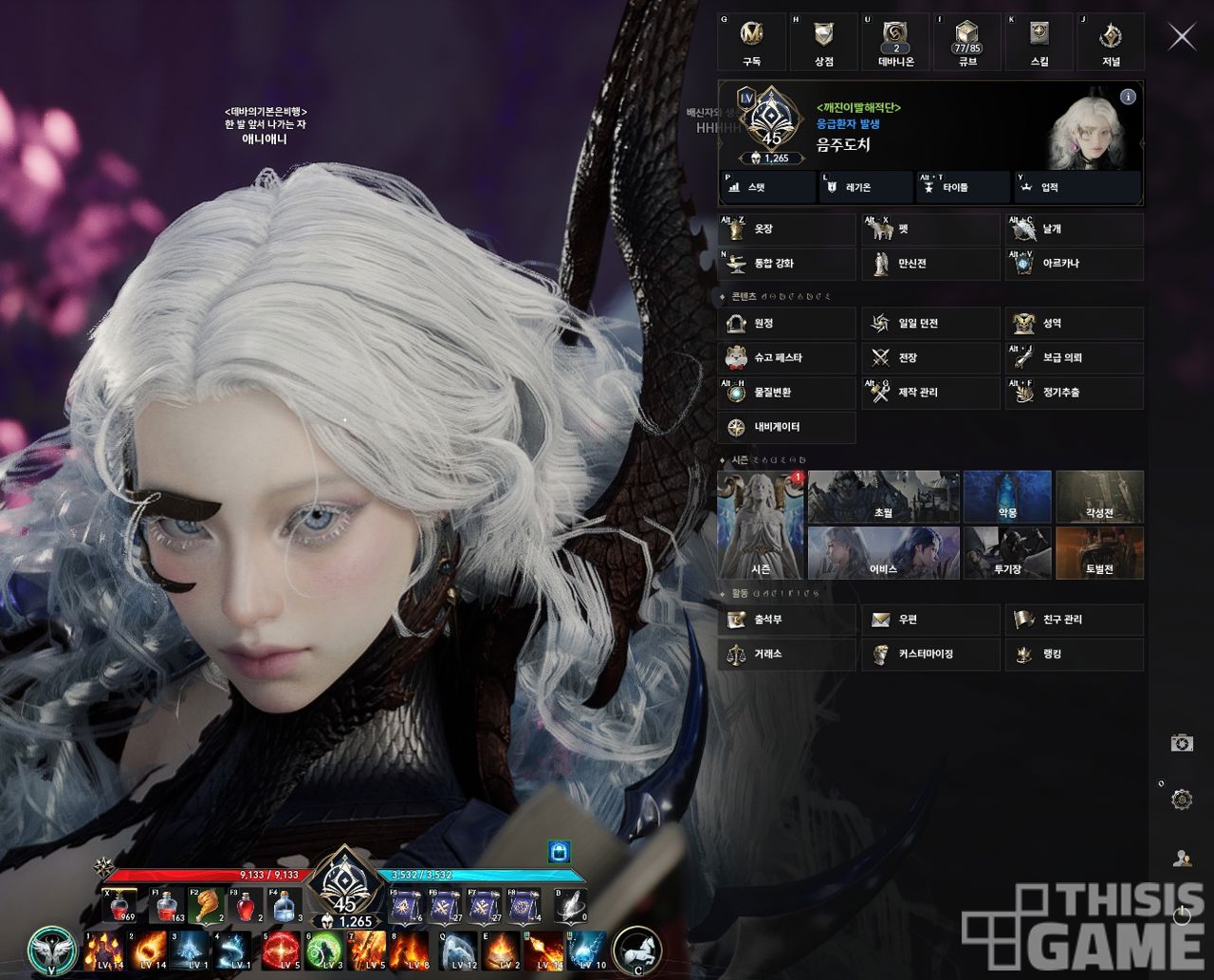Launch the 내비게이터 navigator
The width and height of the screenshot is (1214, 980).
pos(786,427)
